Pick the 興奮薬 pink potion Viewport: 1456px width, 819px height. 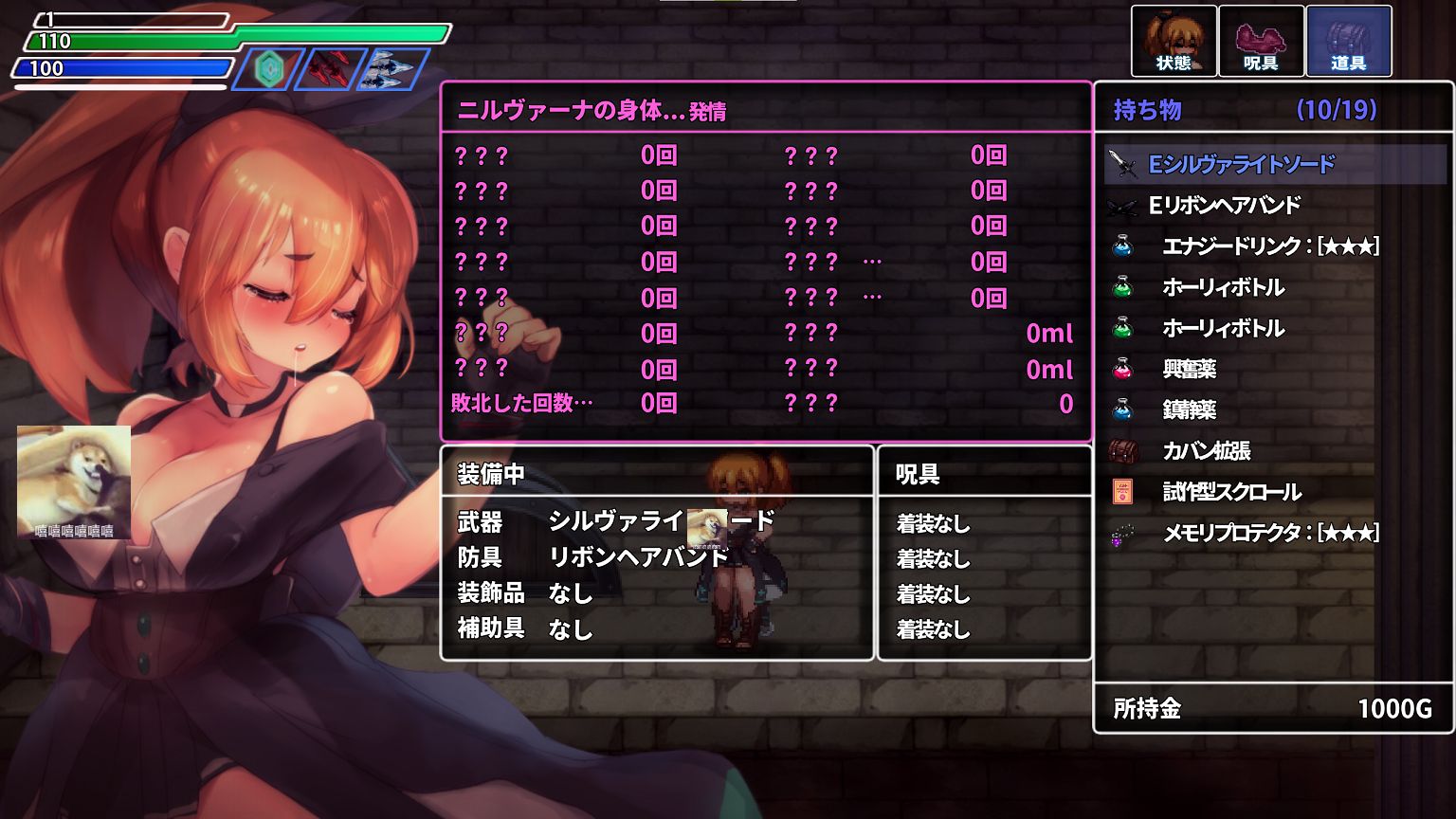(1190, 369)
